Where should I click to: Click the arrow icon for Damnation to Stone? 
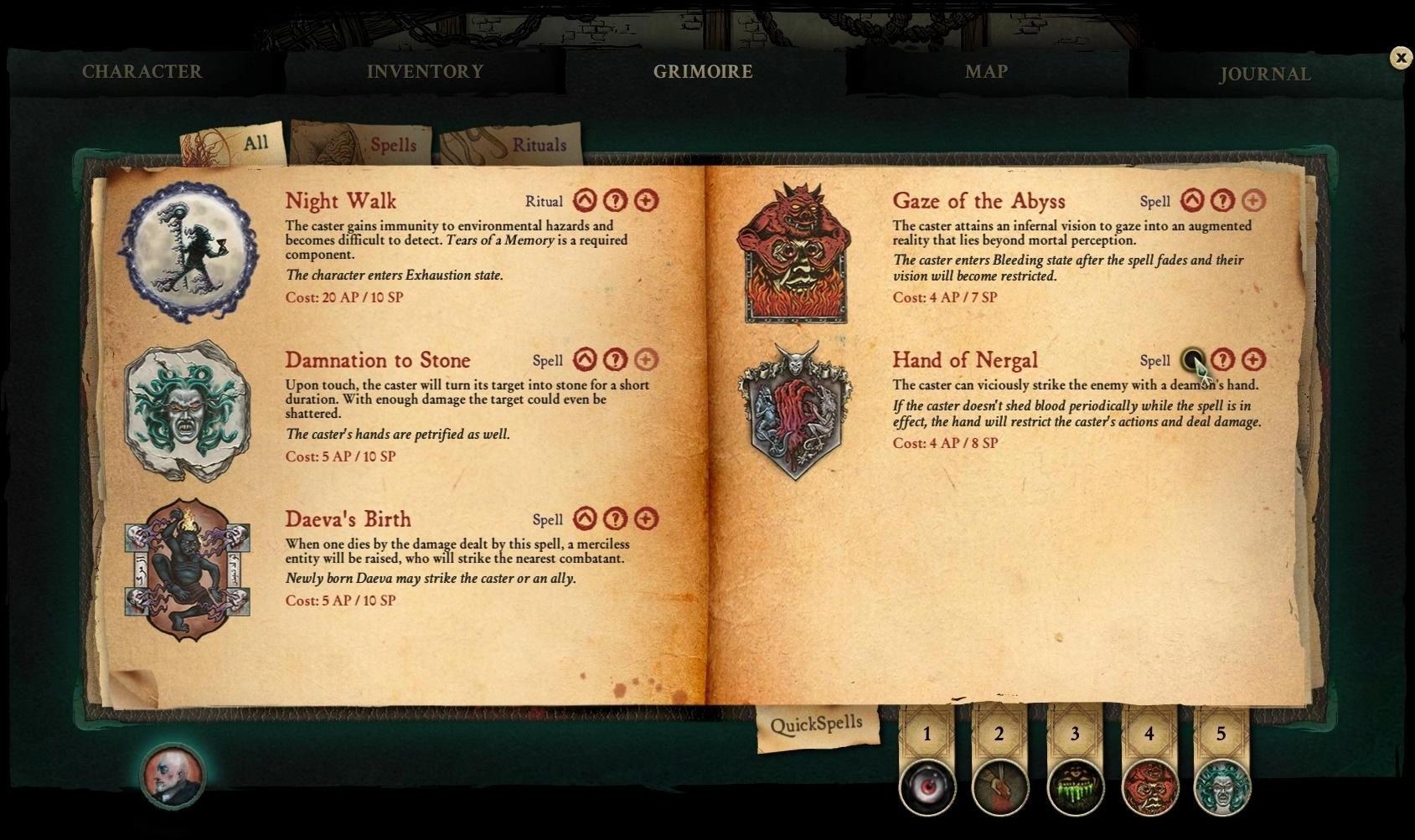(x=585, y=360)
